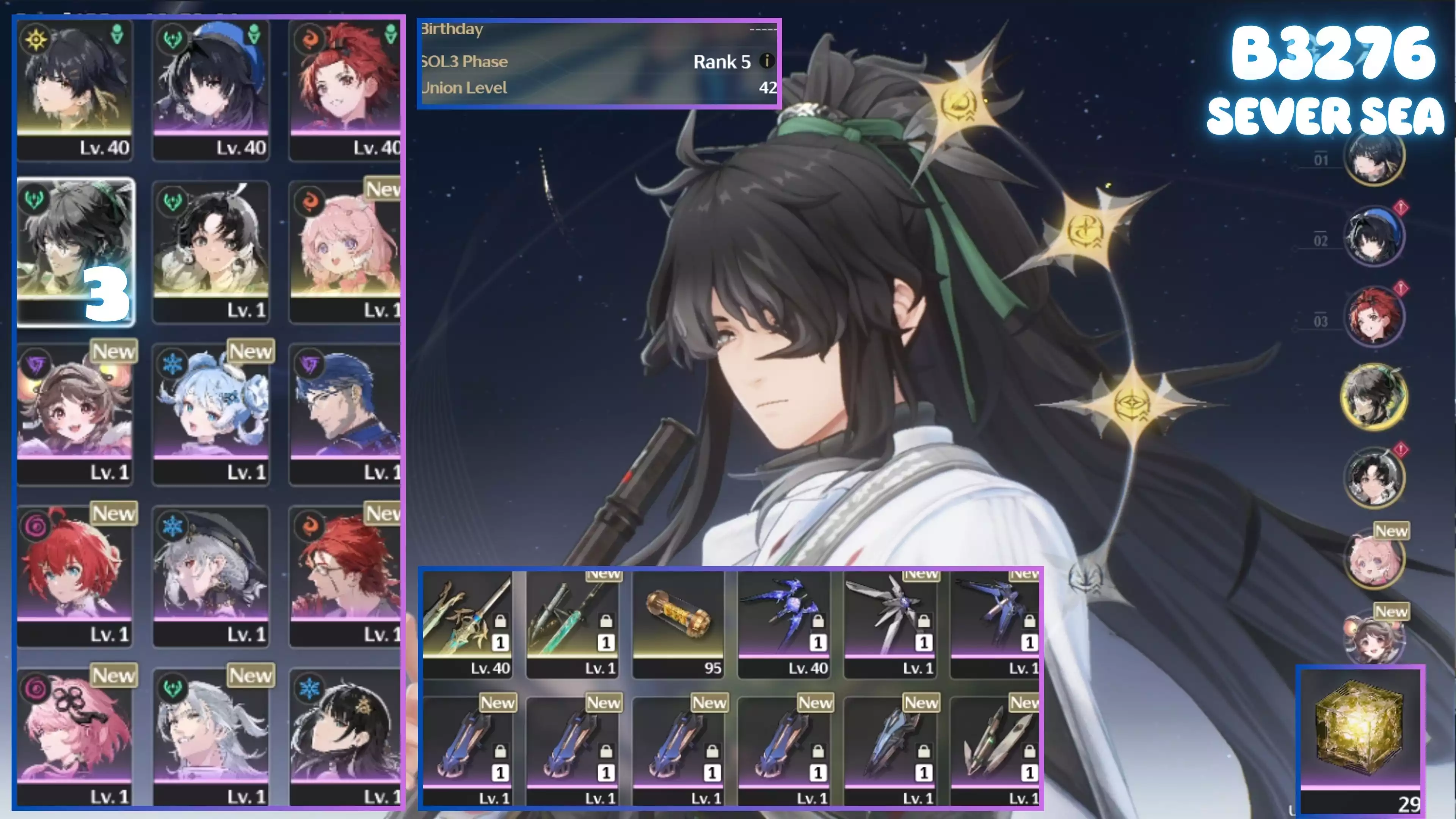Switch to team slot 01 character portrait
This screenshot has height=819, width=1456.
1373,157
